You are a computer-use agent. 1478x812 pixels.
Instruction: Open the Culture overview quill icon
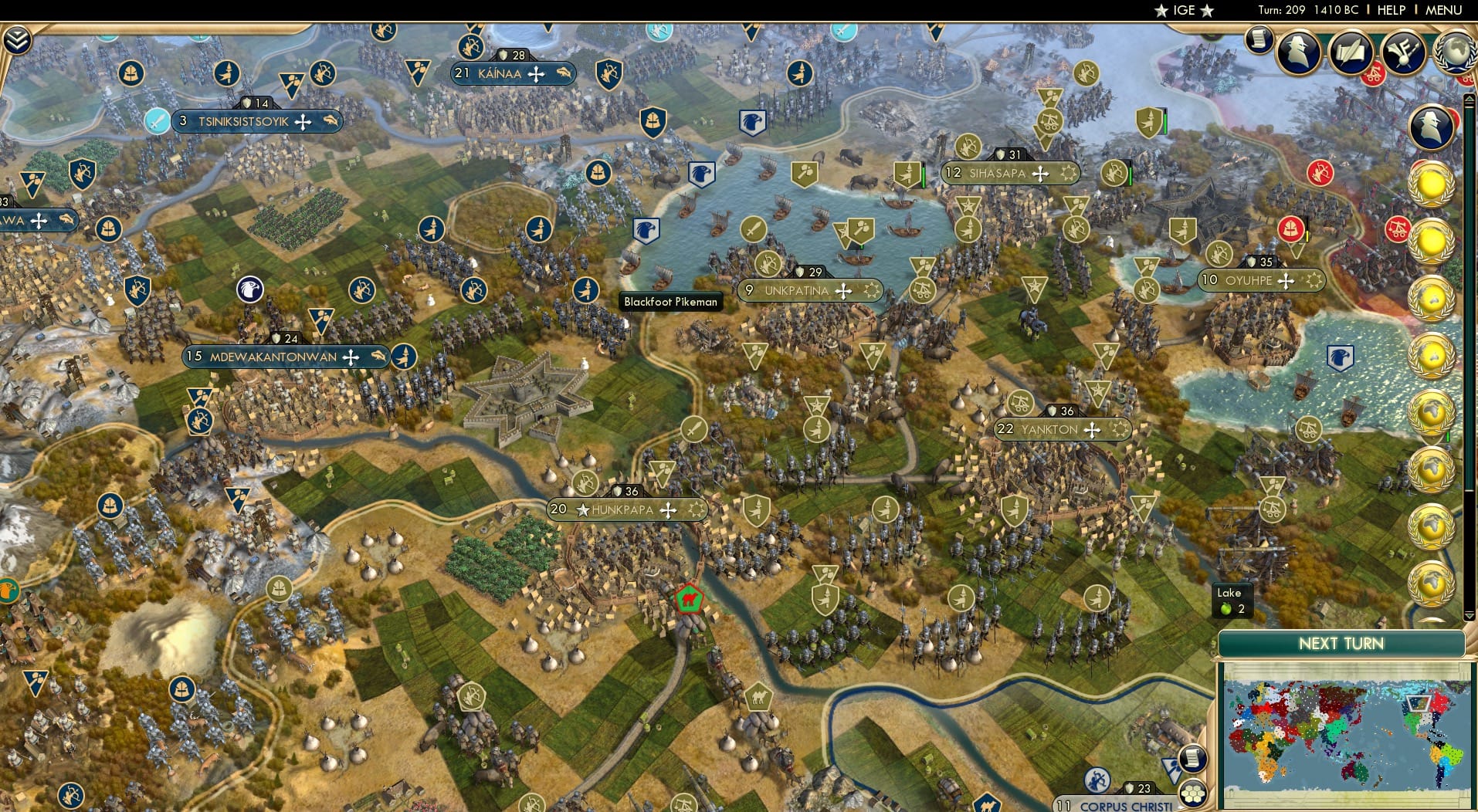click(1352, 52)
